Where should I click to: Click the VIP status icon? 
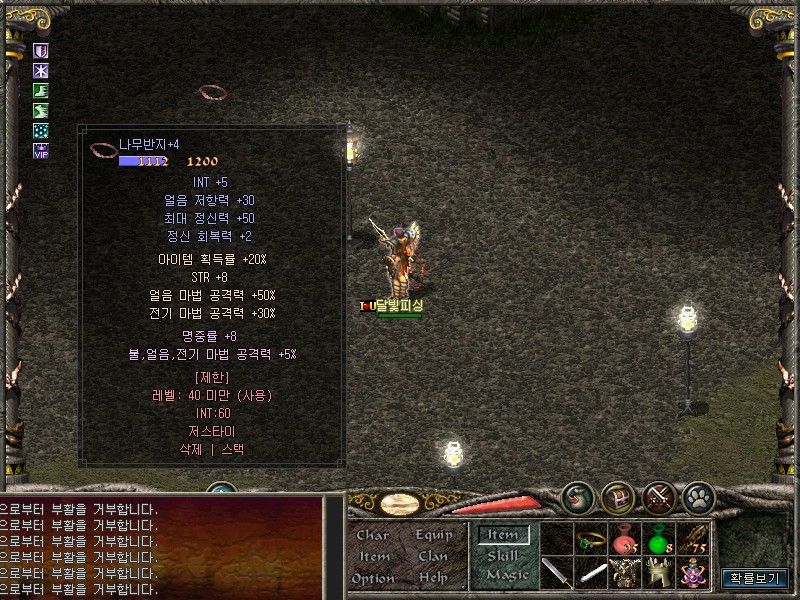coord(41,151)
